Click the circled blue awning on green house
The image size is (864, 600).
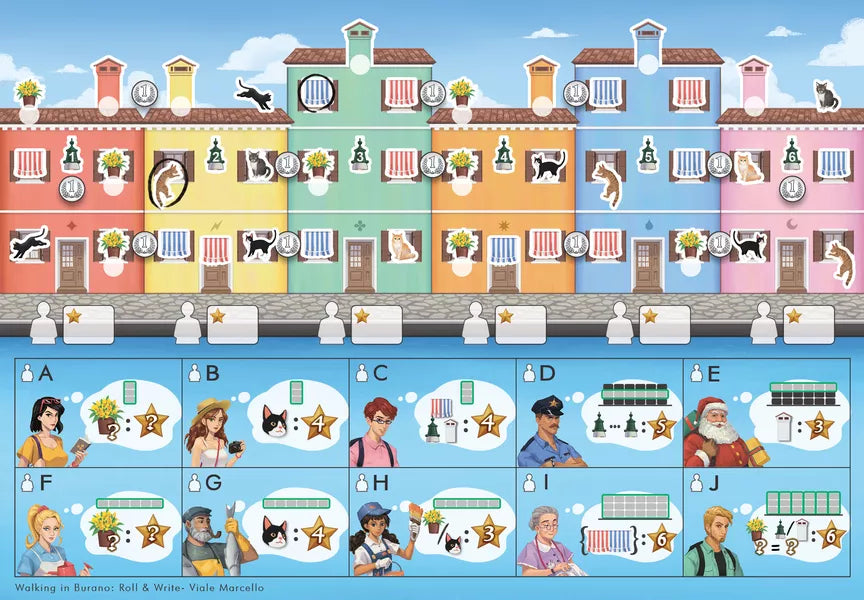click(317, 94)
